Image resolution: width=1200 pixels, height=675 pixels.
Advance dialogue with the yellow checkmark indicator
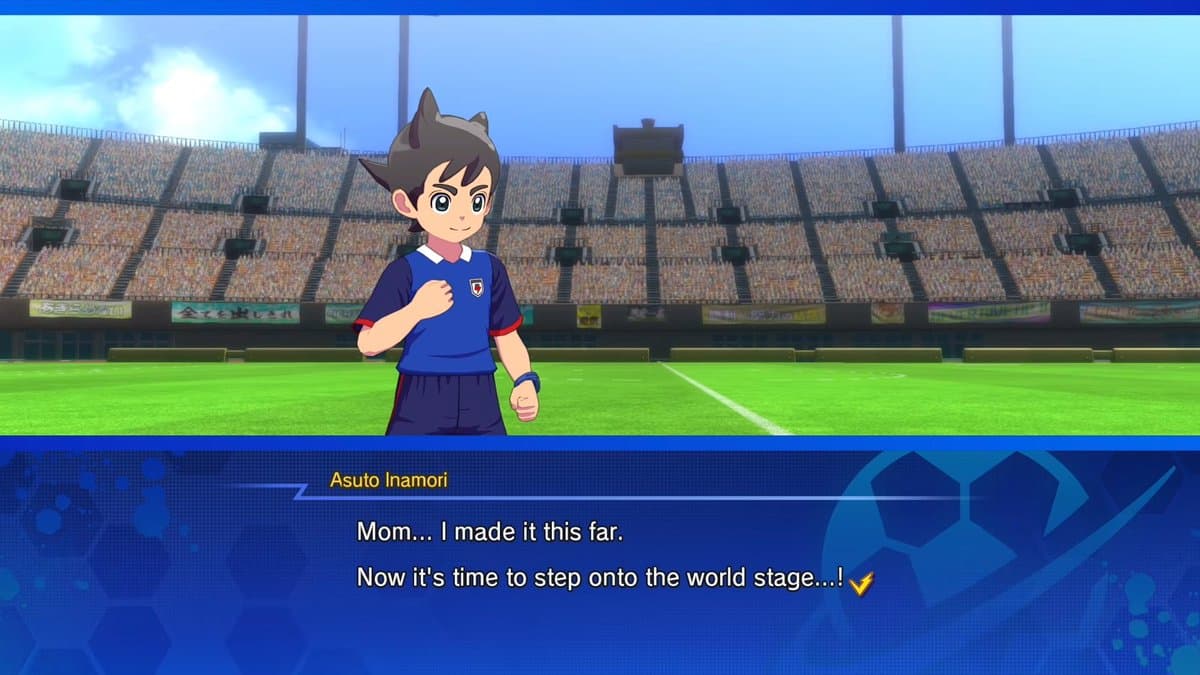point(861,583)
